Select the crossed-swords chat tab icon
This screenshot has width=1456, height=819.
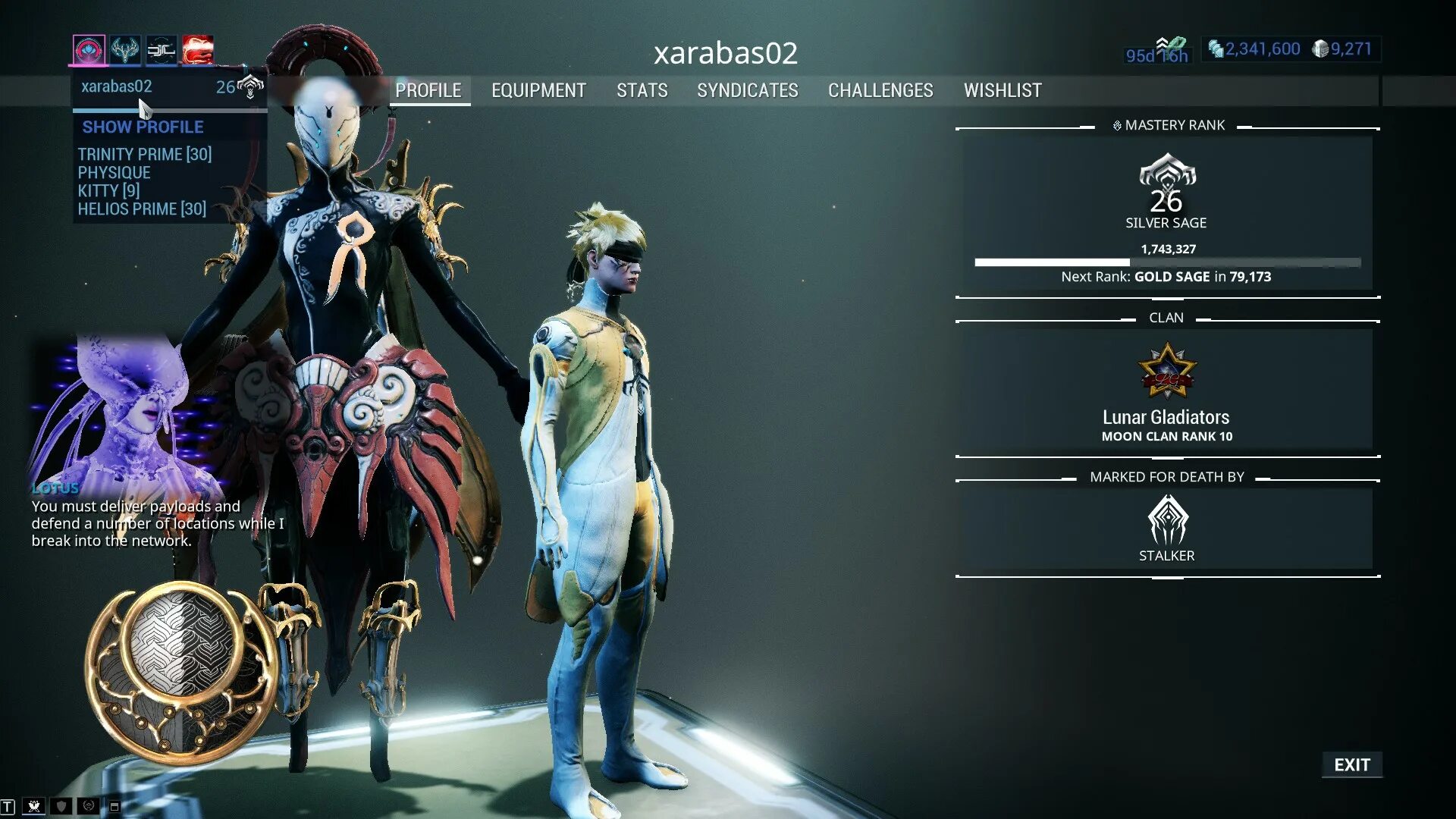34,807
